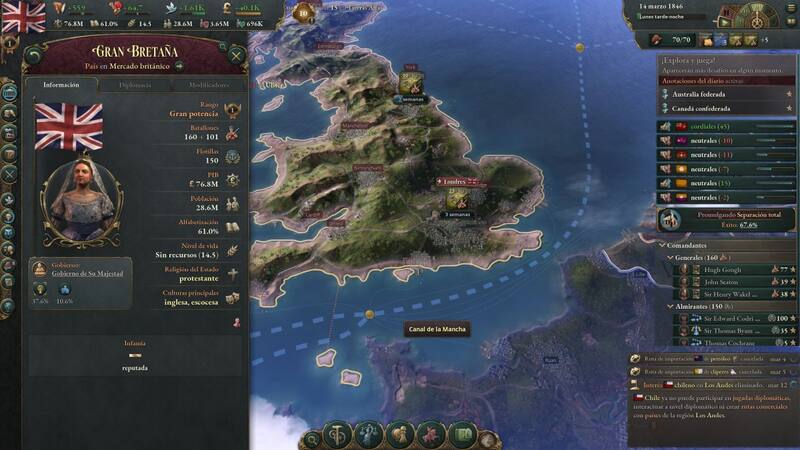
Task: Open the Modificadores tab
Action: coord(208,85)
